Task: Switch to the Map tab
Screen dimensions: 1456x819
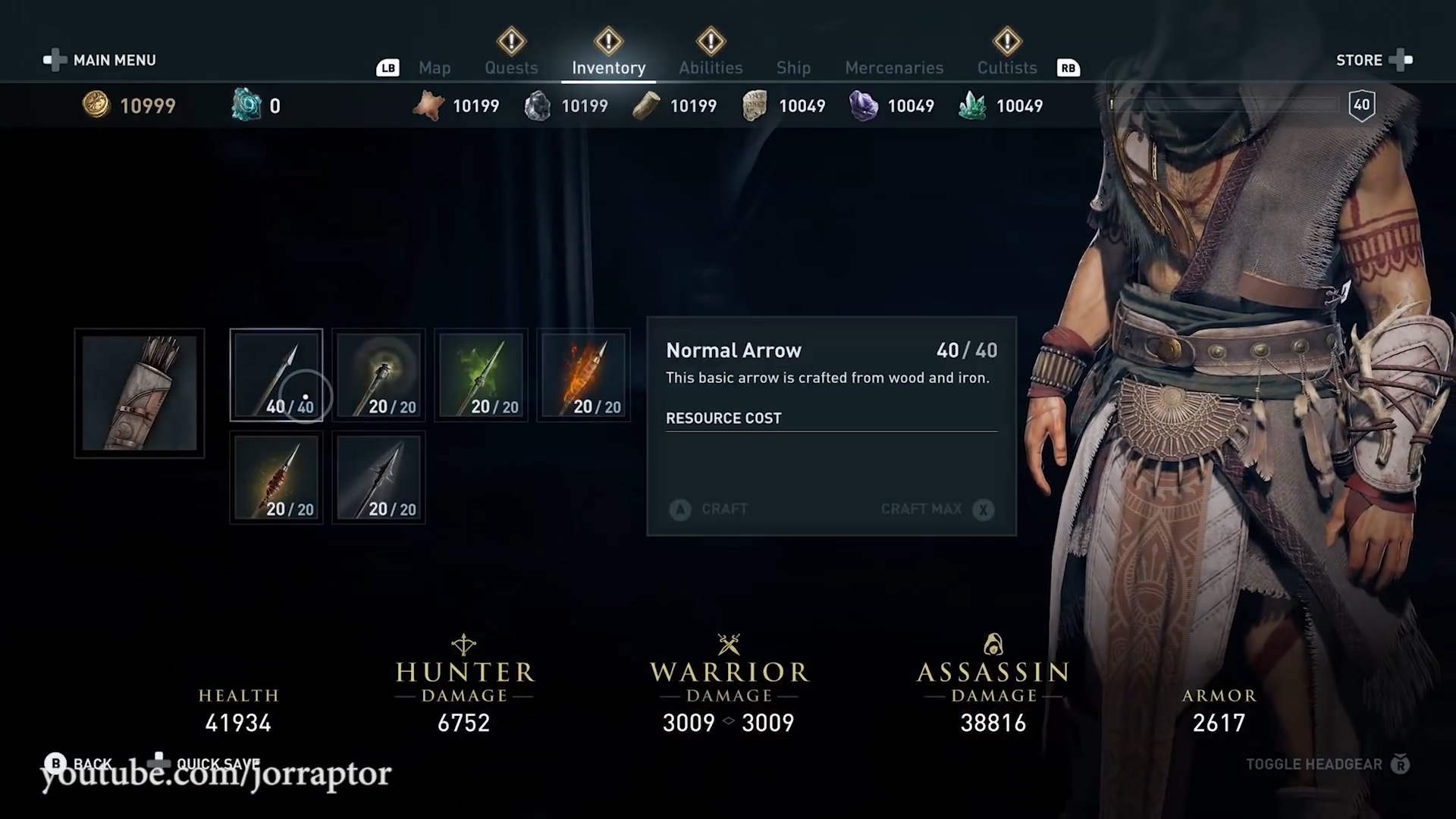Action: [x=435, y=68]
